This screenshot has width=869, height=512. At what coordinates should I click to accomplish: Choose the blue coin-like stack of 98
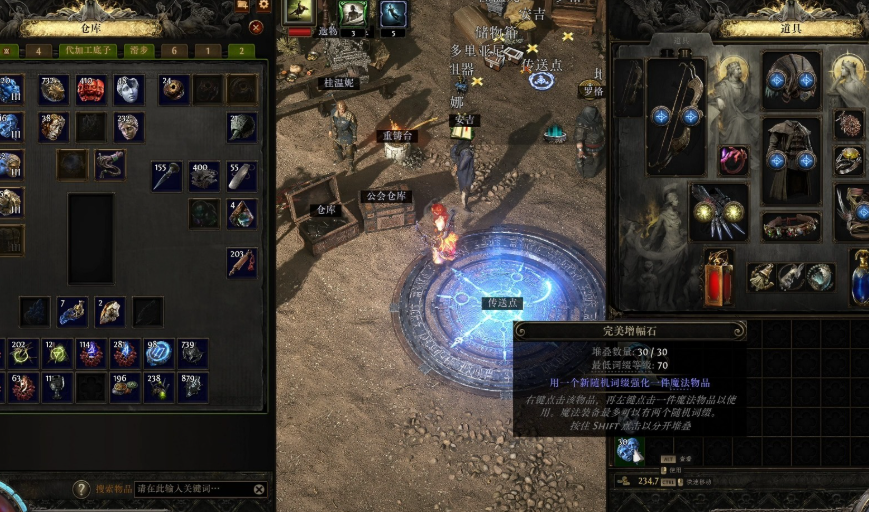159,353
